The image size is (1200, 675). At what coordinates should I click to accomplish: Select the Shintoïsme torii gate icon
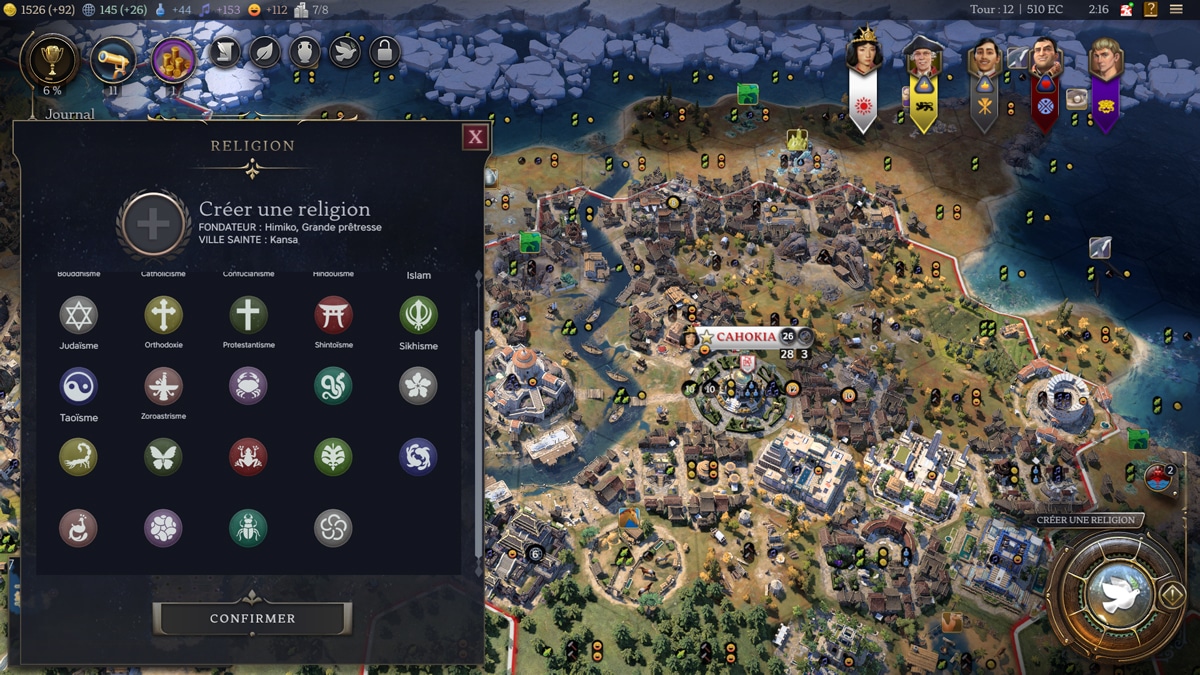click(x=333, y=315)
